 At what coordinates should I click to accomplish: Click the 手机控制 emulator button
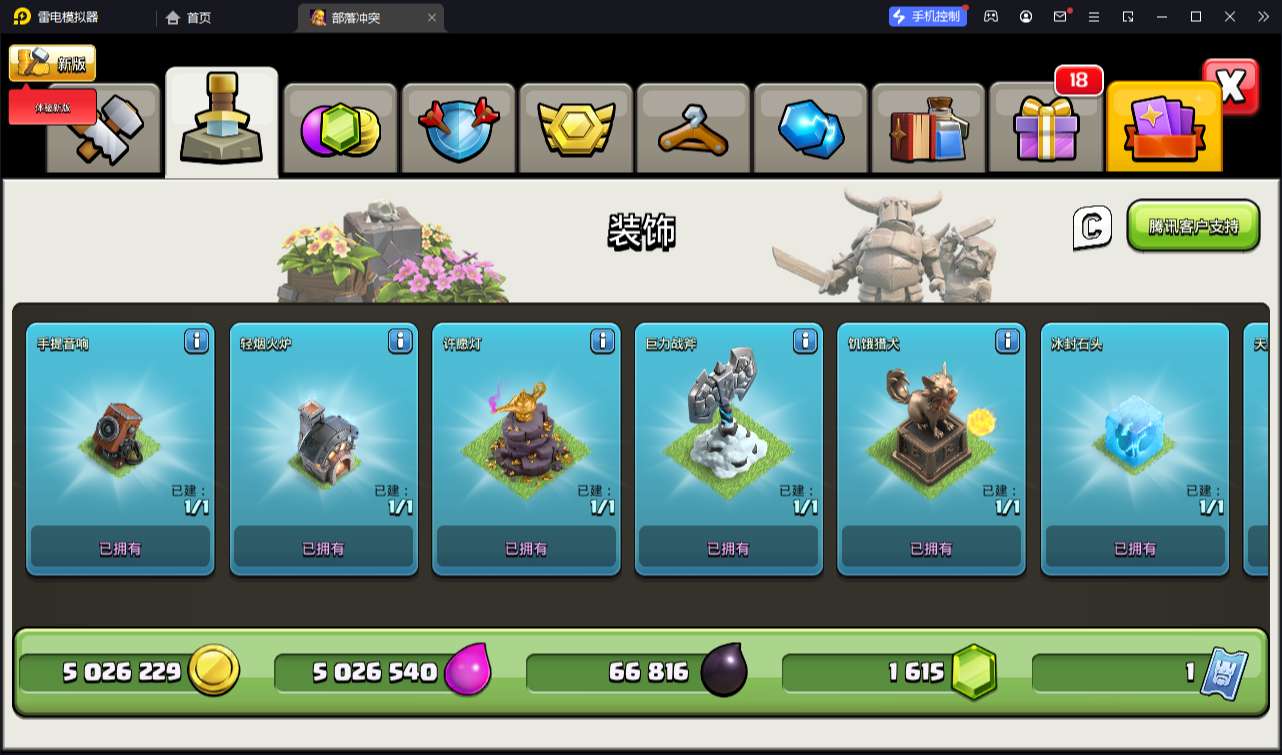(x=928, y=16)
